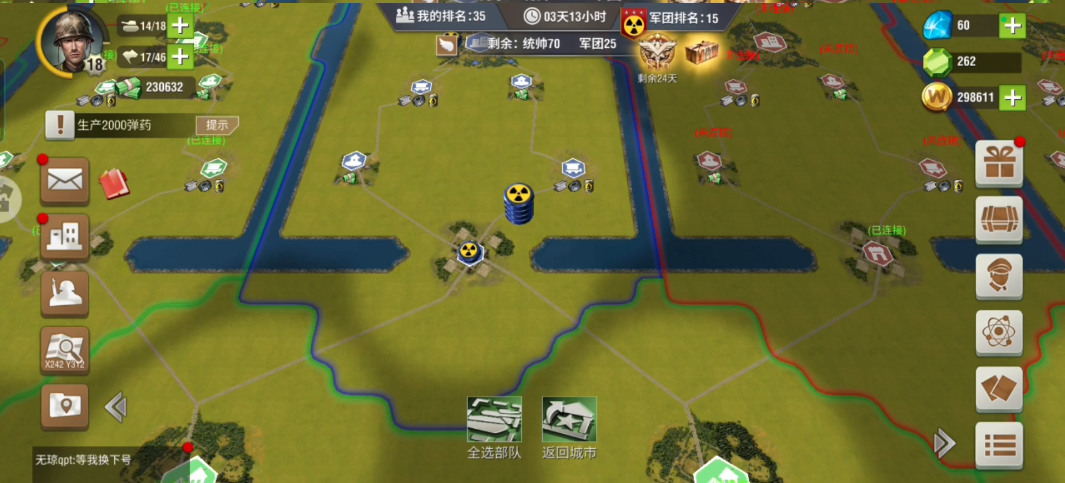Open the map coordinate search
Image resolution: width=1065 pixels, height=483 pixels.
tap(65, 350)
